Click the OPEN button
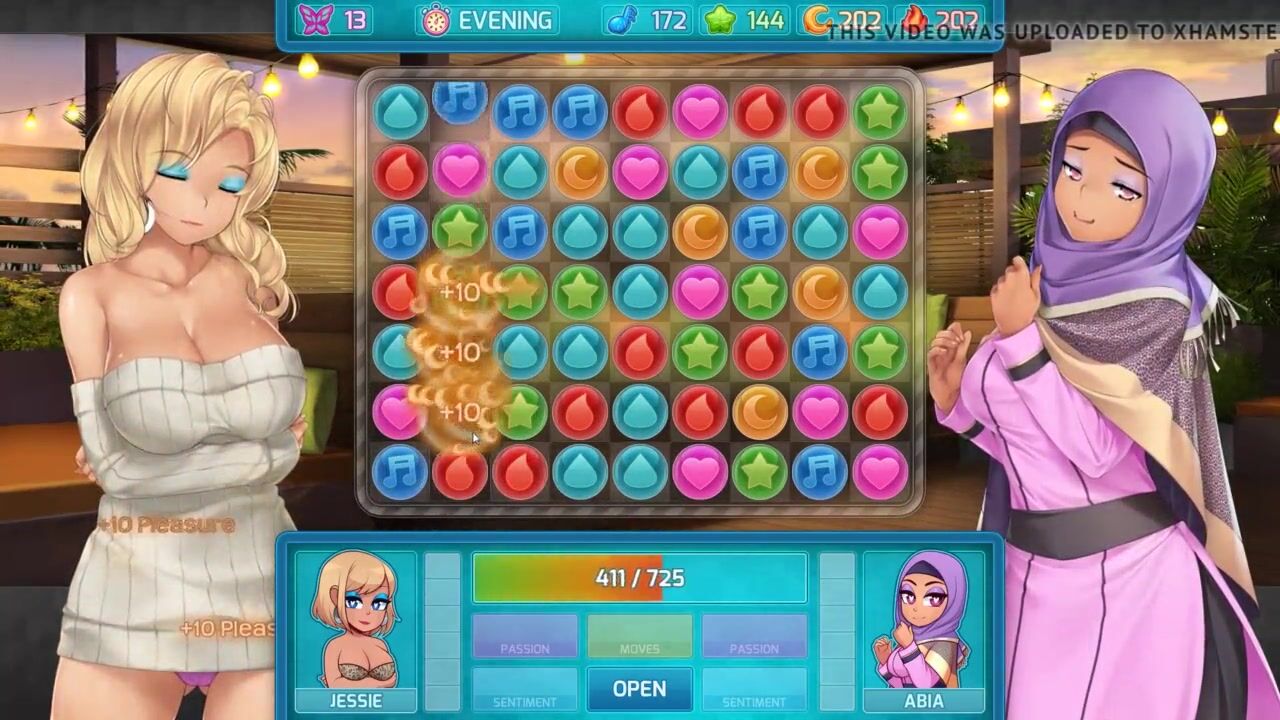Screen dimensions: 1280x720 point(639,689)
